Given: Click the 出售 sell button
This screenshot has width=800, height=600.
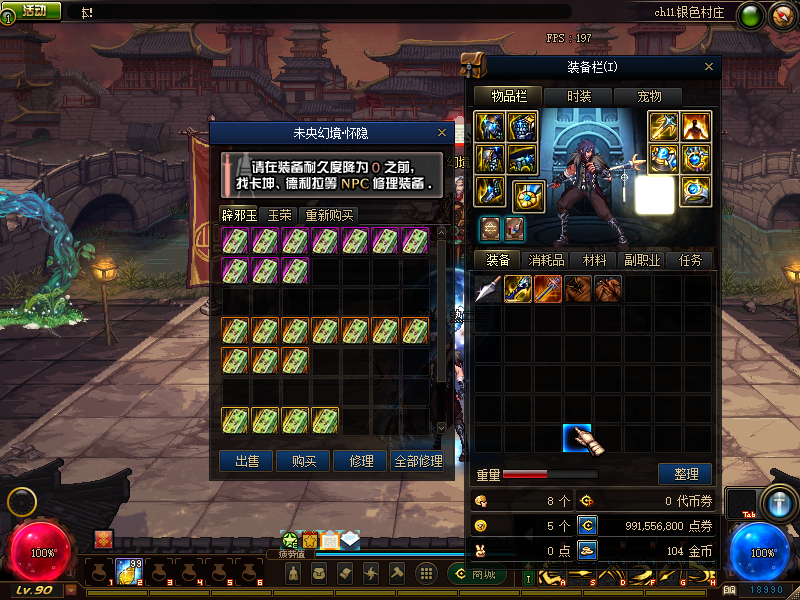Looking at the screenshot, I should (247, 461).
